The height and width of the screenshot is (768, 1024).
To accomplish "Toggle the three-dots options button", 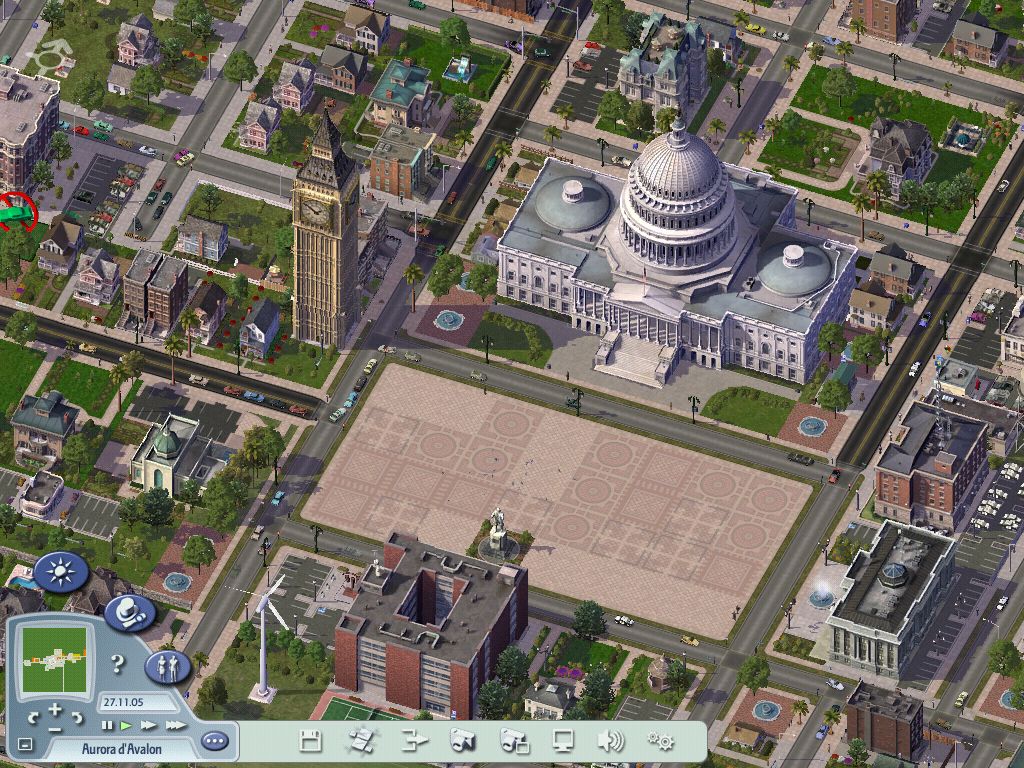I will tap(214, 741).
